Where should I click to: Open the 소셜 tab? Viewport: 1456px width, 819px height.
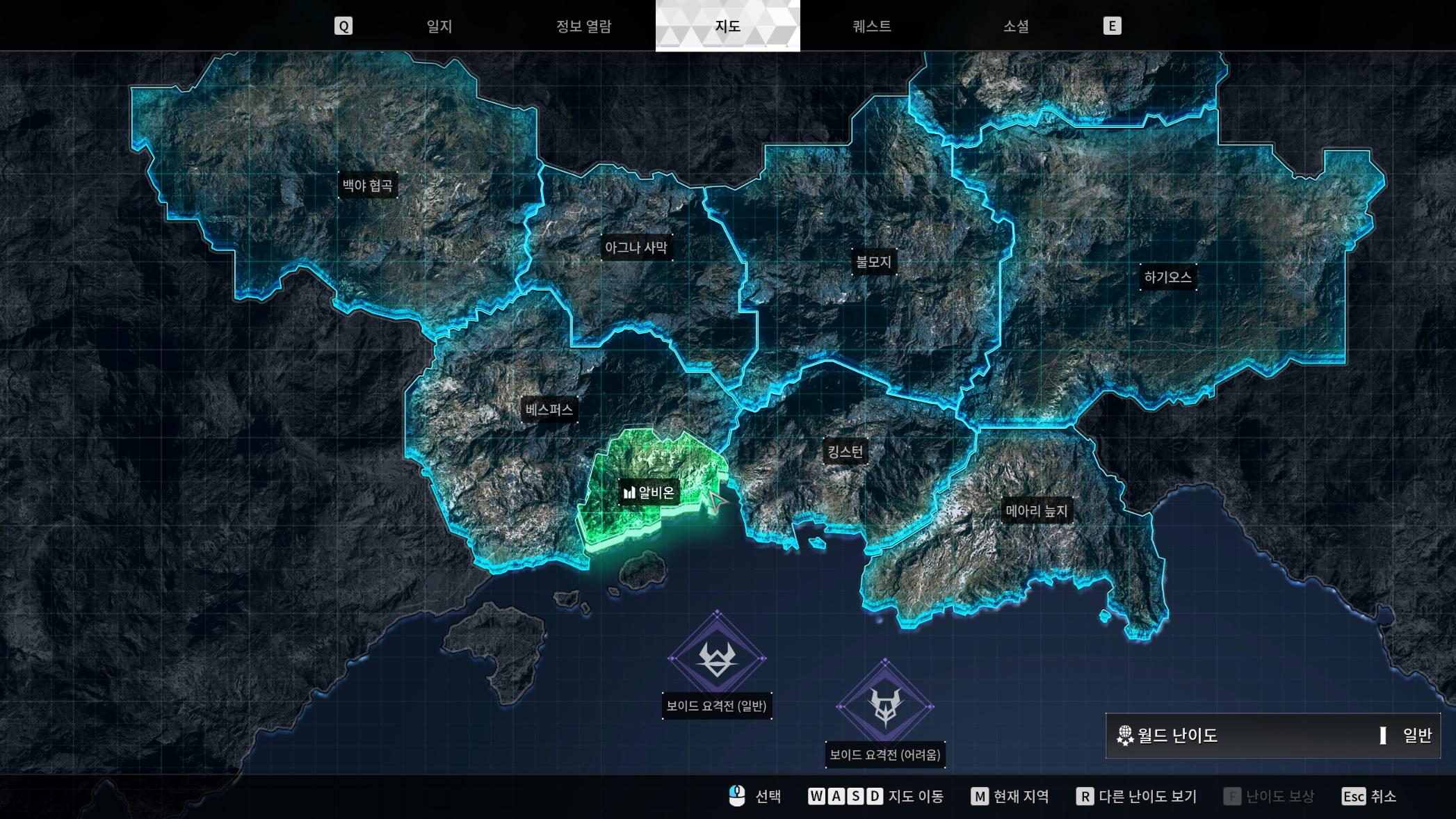1016,26
